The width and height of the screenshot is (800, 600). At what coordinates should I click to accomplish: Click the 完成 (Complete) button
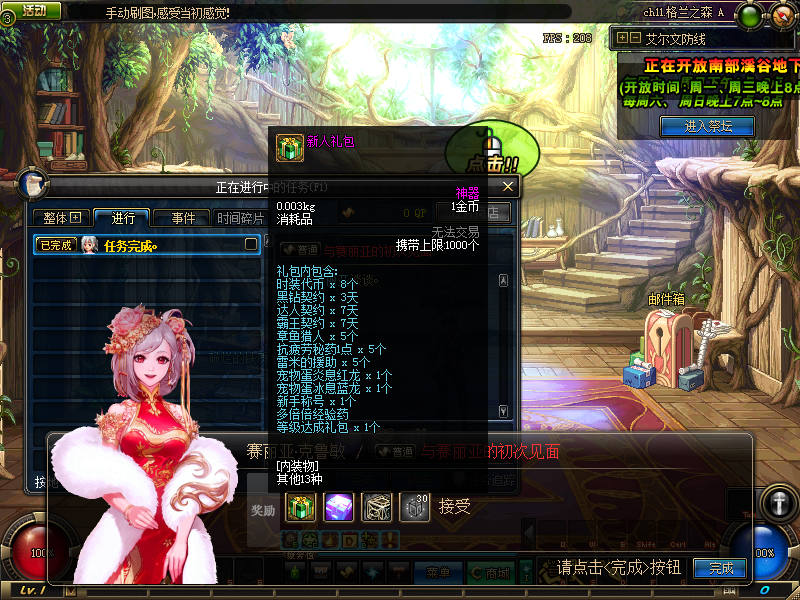721,568
